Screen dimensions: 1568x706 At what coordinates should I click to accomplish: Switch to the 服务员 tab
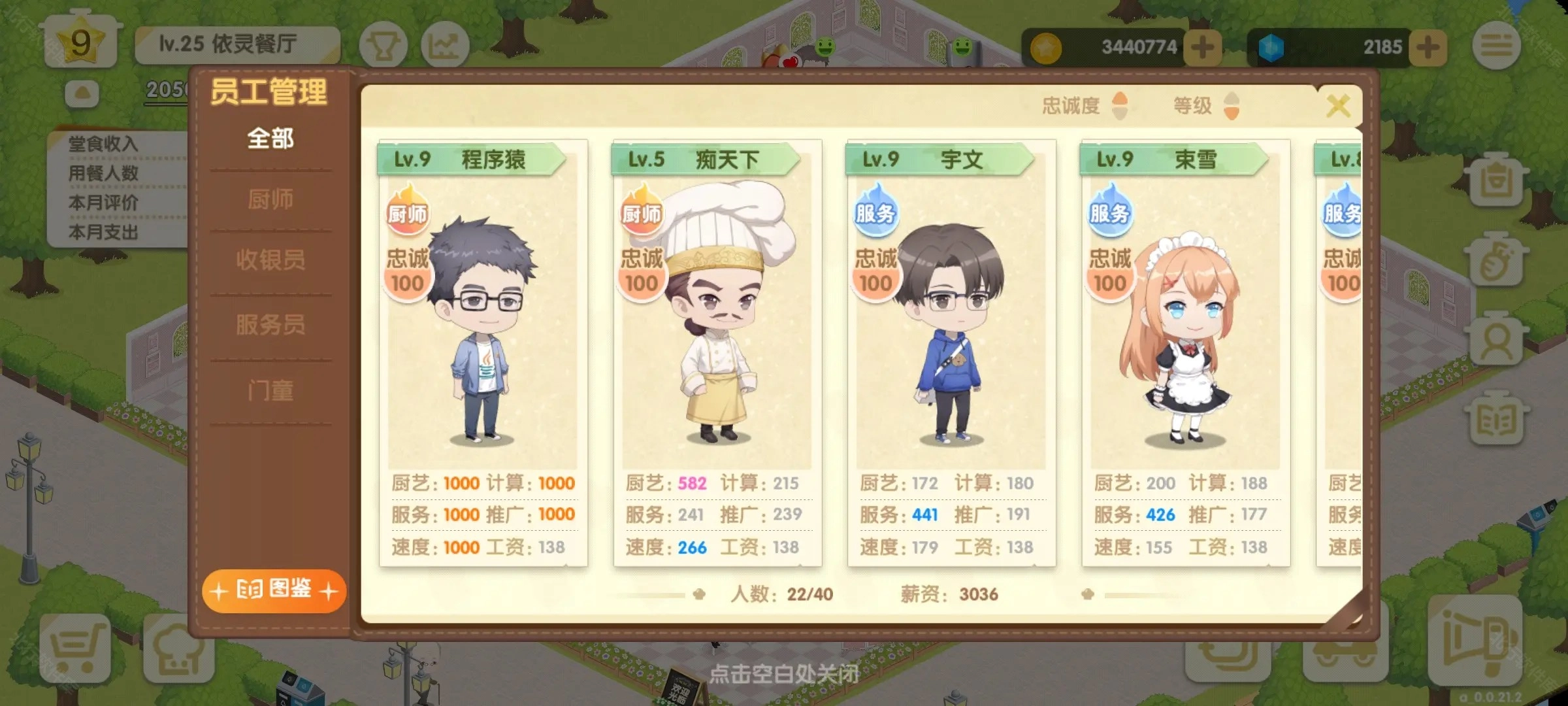272,325
